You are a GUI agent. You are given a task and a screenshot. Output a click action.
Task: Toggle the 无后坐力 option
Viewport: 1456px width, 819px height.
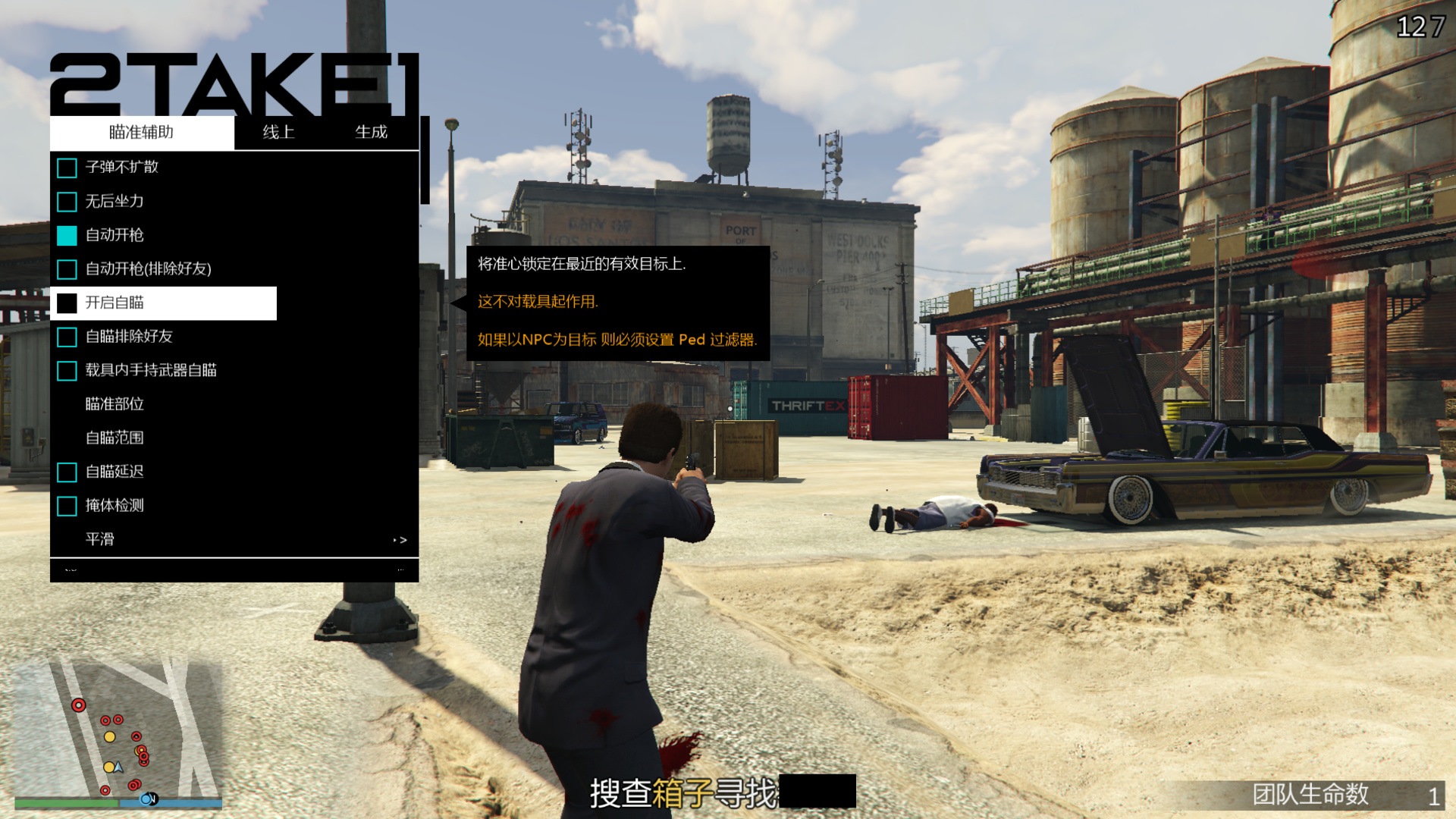coord(66,202)
